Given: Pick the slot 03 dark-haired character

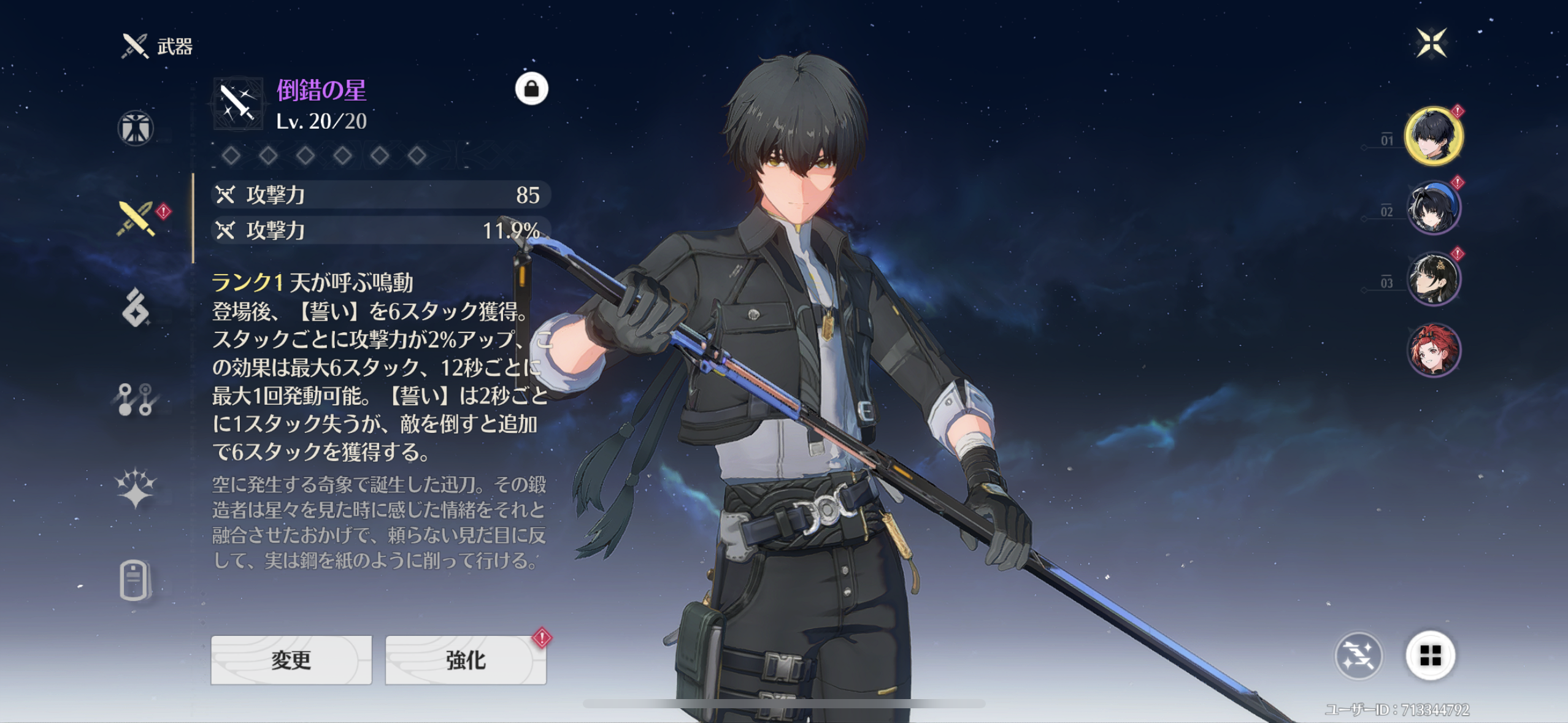Looking at the screenshot, I should (1434, 279).
